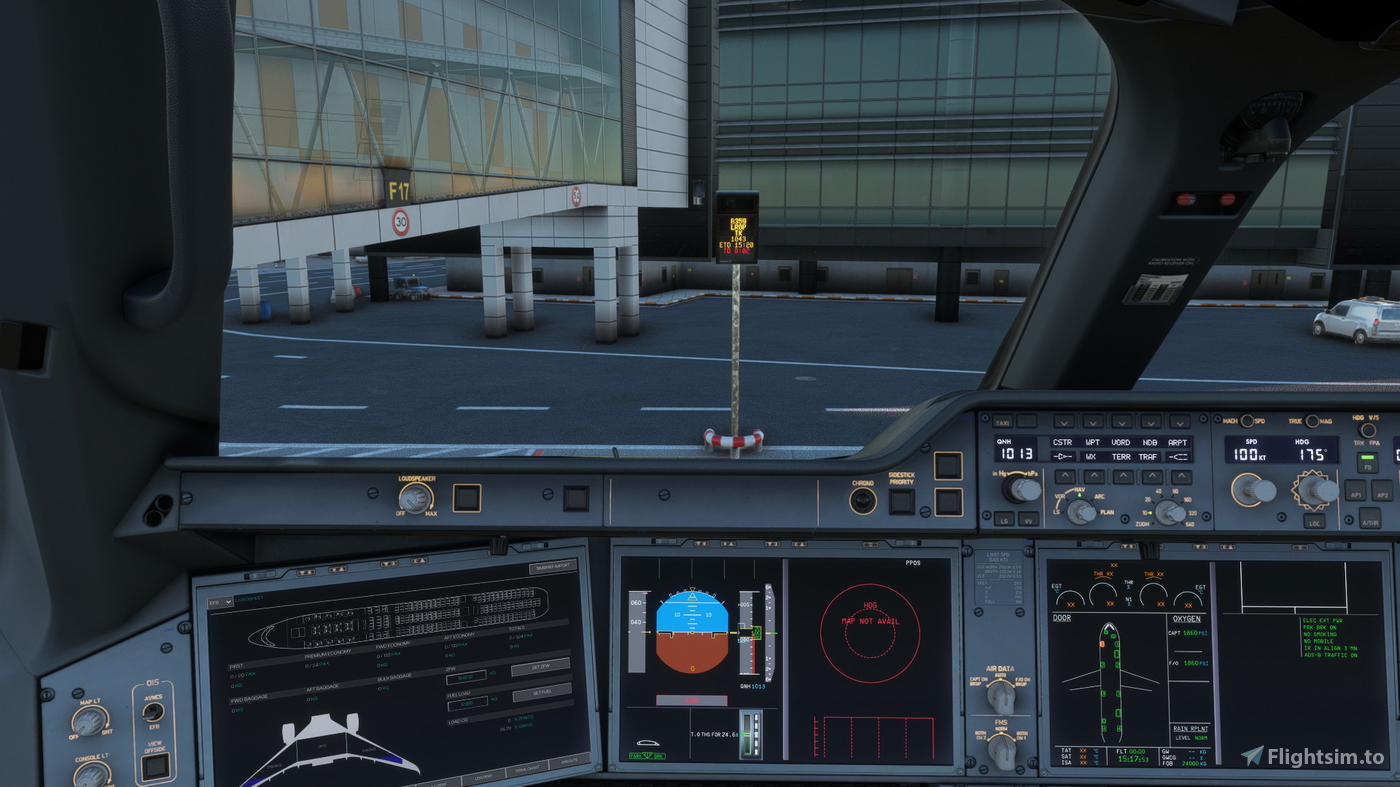This screenshot has width=1400, height=787.
Task: Click the up chevron below the WX button
Action: click(1094, 475)
